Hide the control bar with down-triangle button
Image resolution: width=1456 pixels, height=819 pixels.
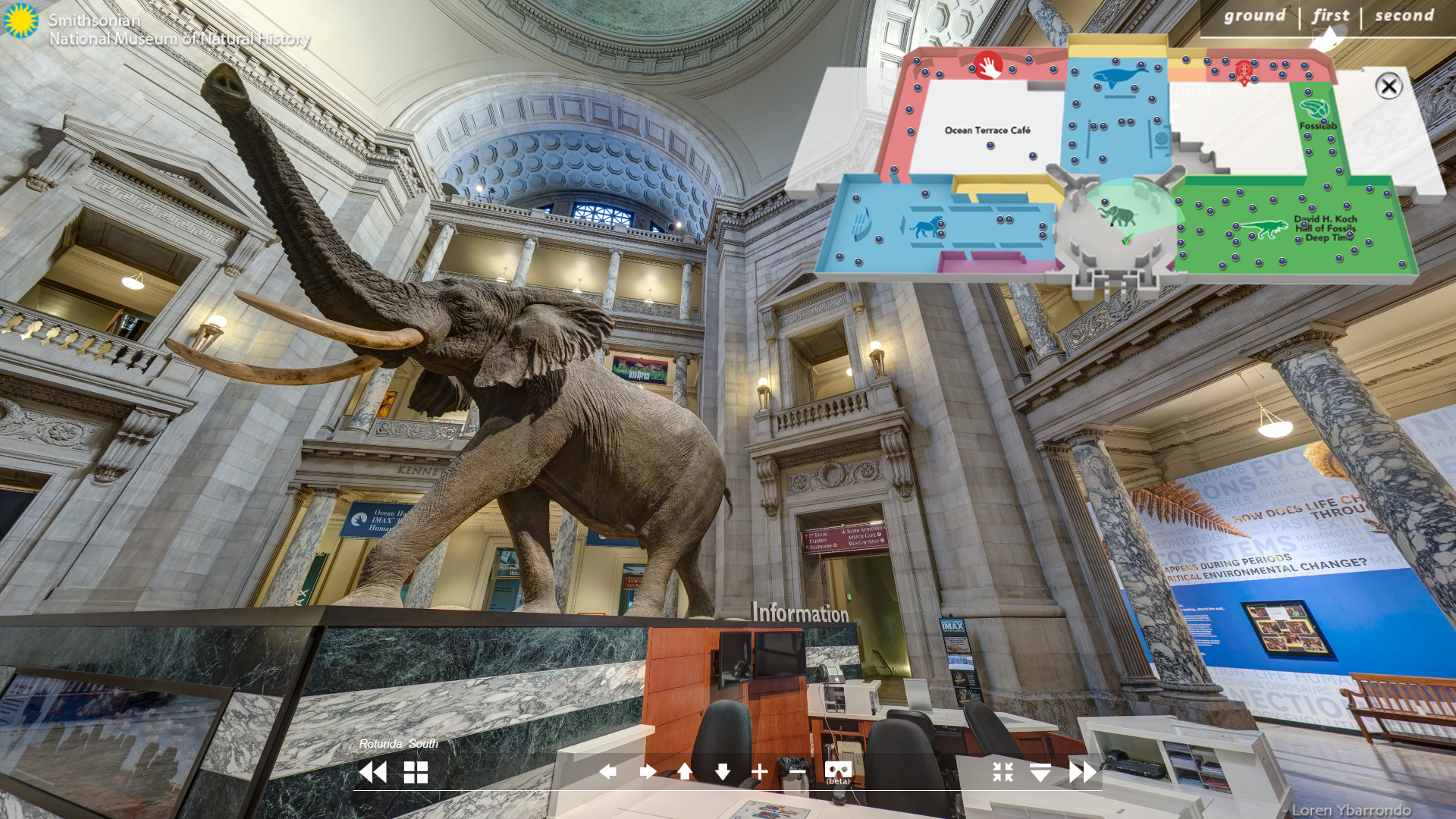click(x=1040, y=772)
